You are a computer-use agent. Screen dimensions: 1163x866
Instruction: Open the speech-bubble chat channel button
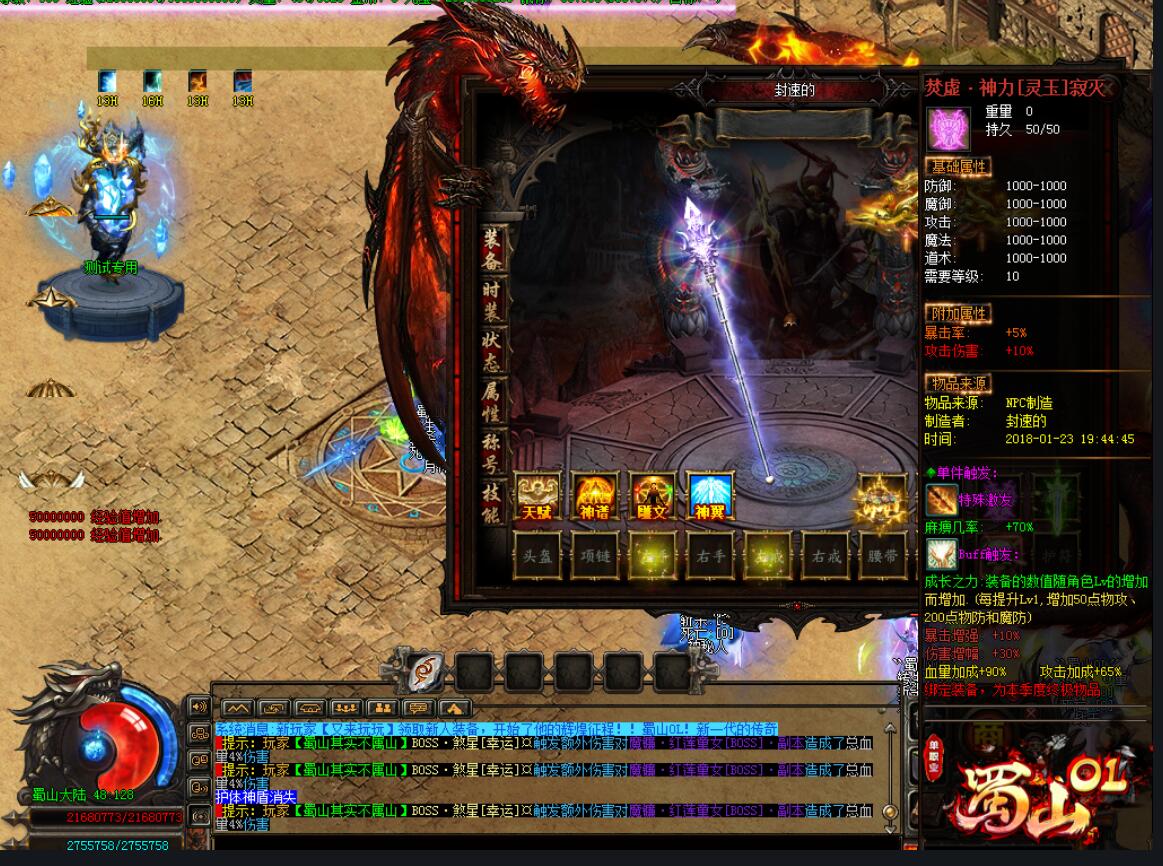click(419, 709)
